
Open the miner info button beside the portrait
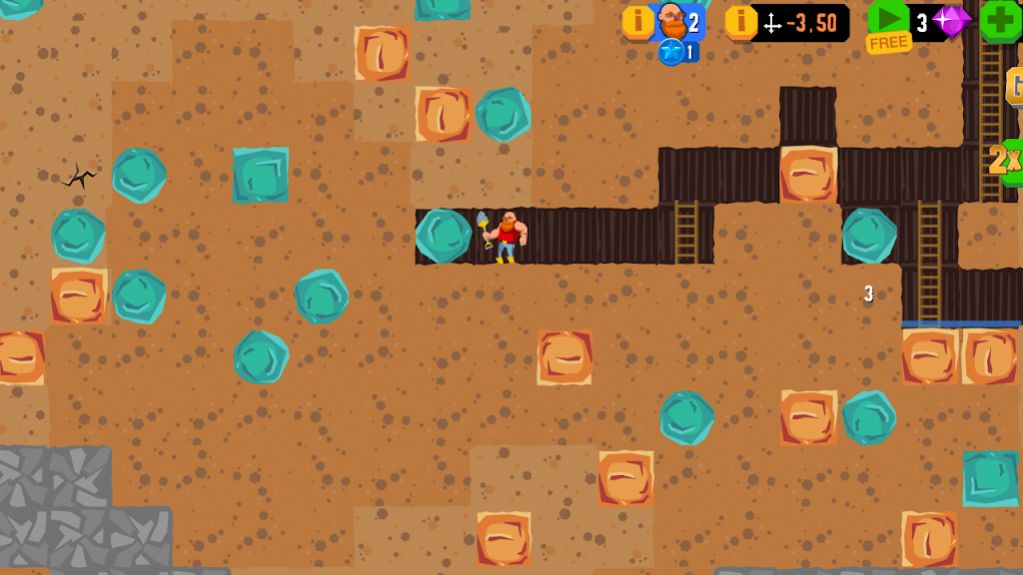[x=638, y=21]
